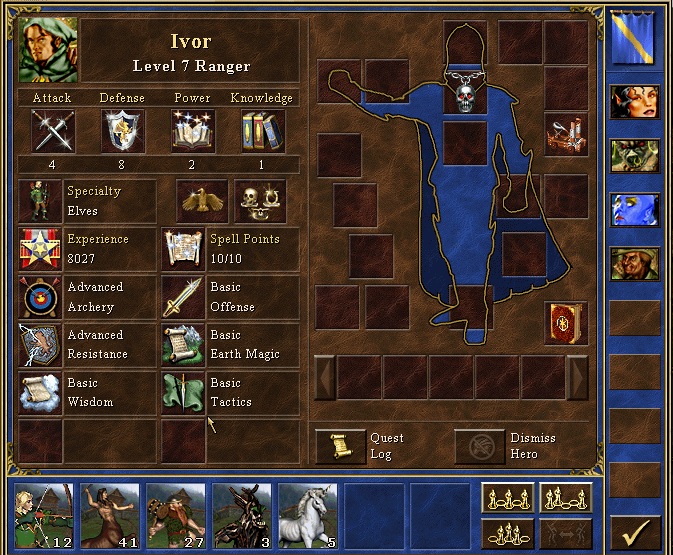Select the ballista war machine slot
Viewport: 673px width, 555px height.
point(566,134)
